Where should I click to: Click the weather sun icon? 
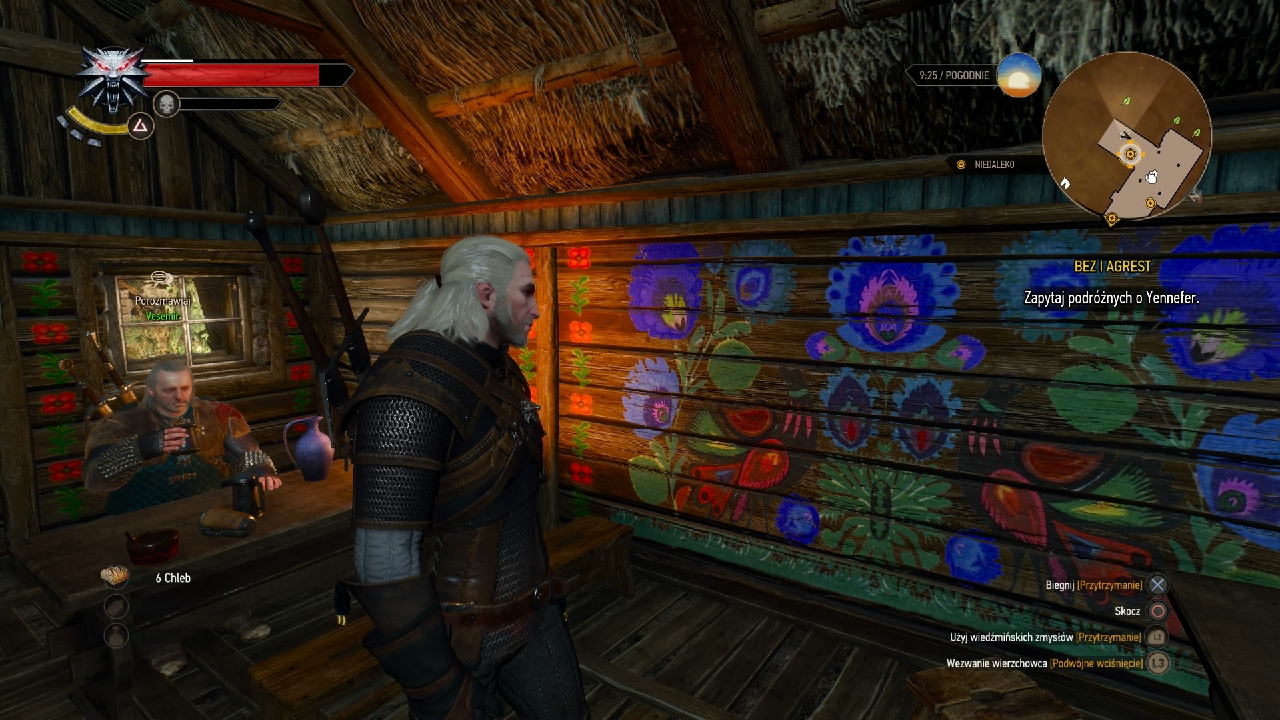pyautogui.click(x=1019, y=76)
